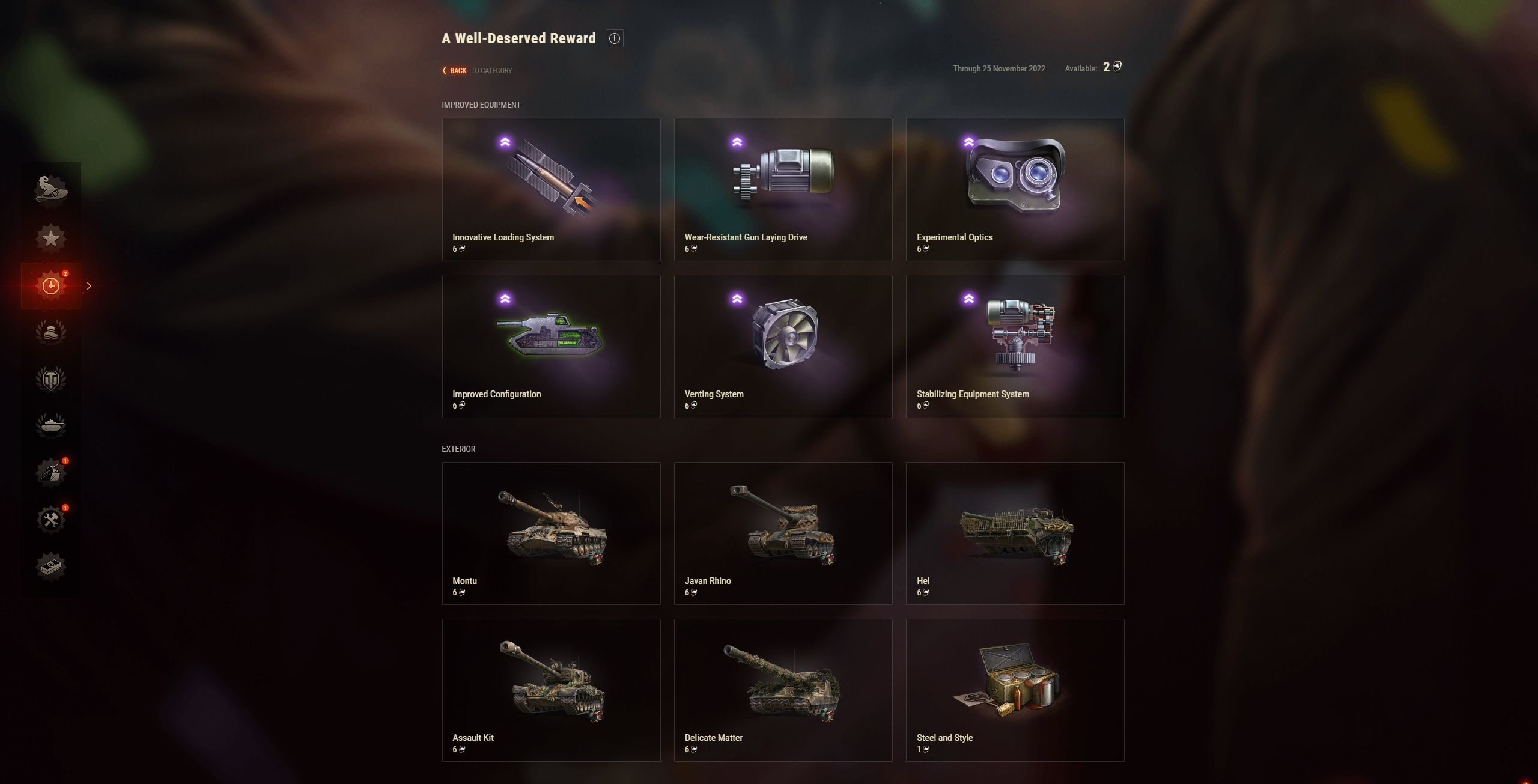The image size is (1538, 784).
Task: Select the star icon in the sidebar
Action: [51, 238]
